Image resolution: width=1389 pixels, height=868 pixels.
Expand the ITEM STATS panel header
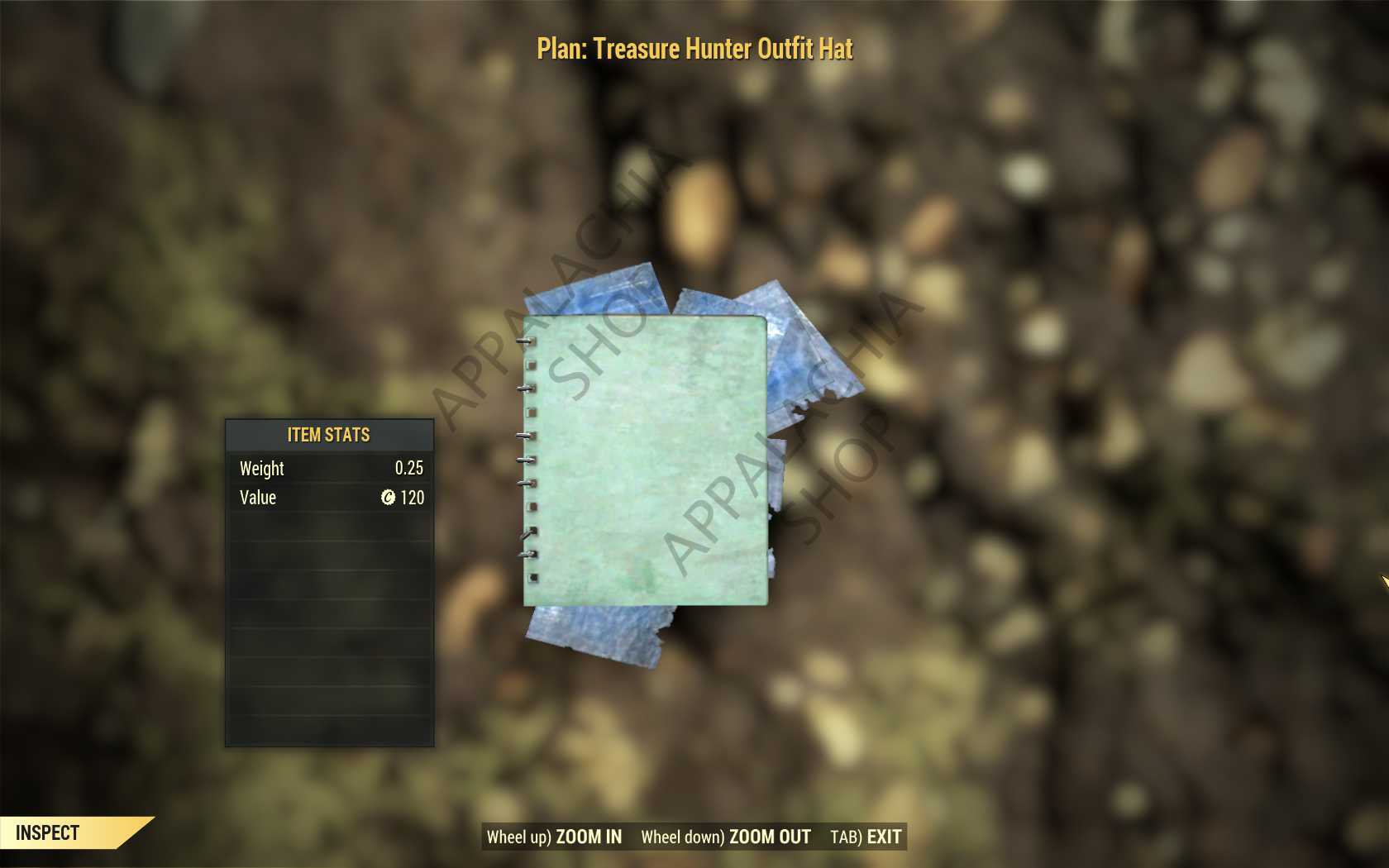[x=328, y=435]
